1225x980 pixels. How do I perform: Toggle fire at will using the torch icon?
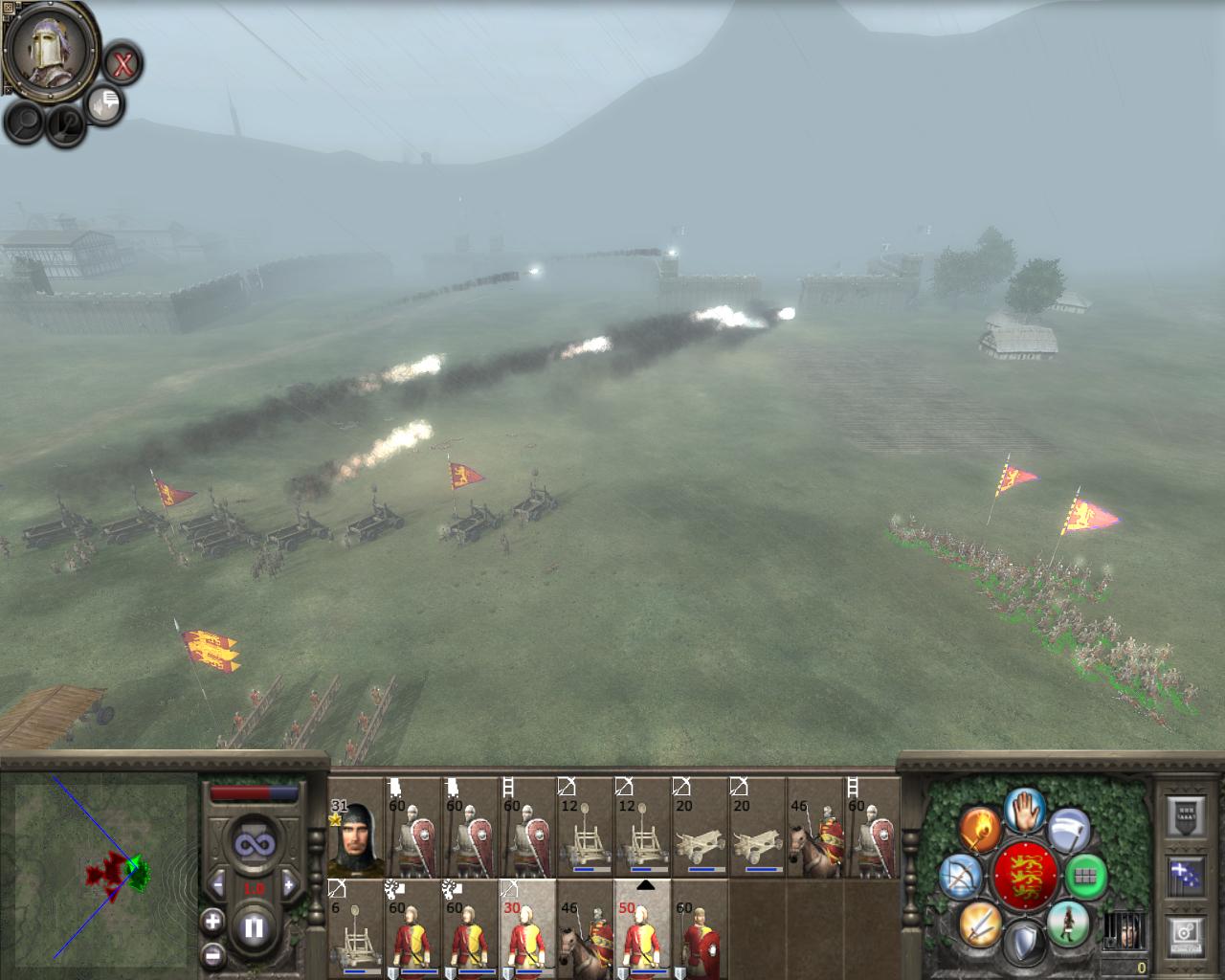pos(980,828)
